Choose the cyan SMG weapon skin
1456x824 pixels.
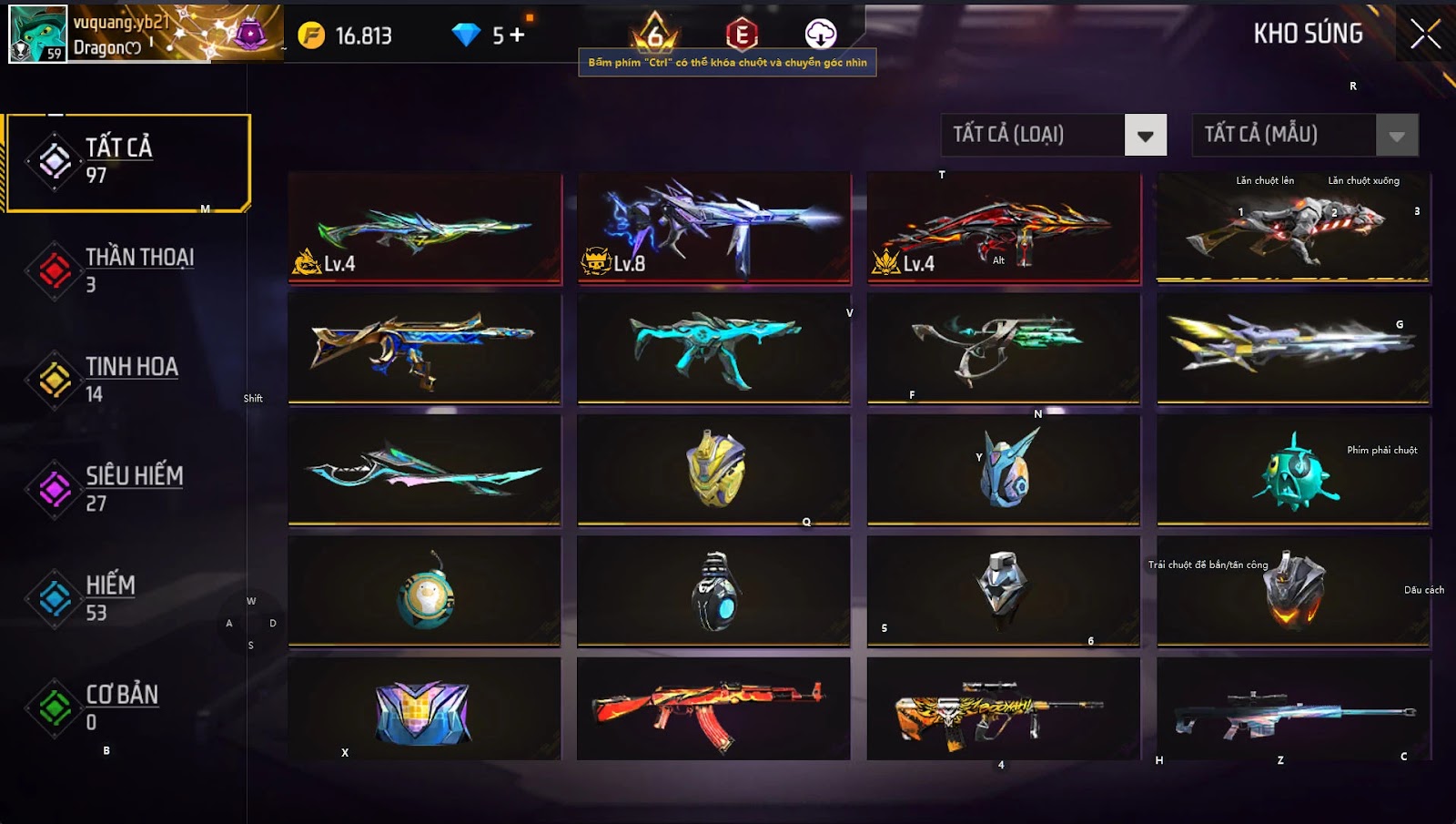pos(714,348)
